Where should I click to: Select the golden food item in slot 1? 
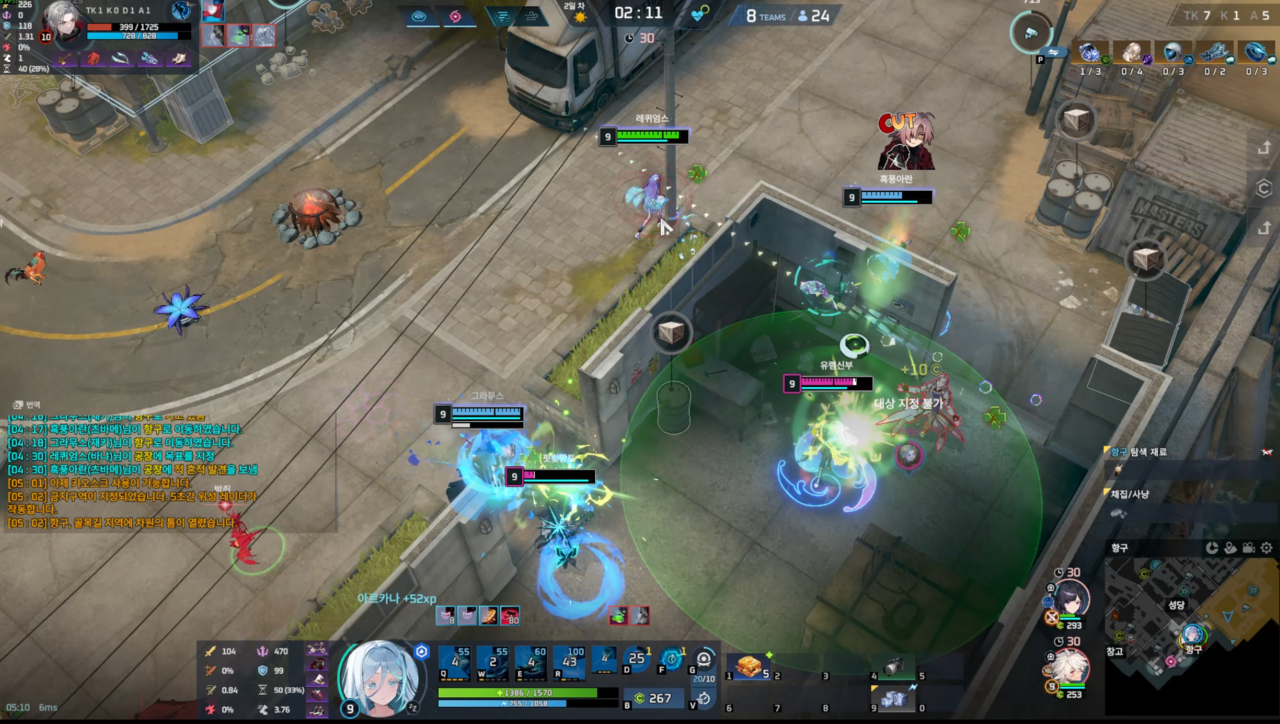(750, 667)
